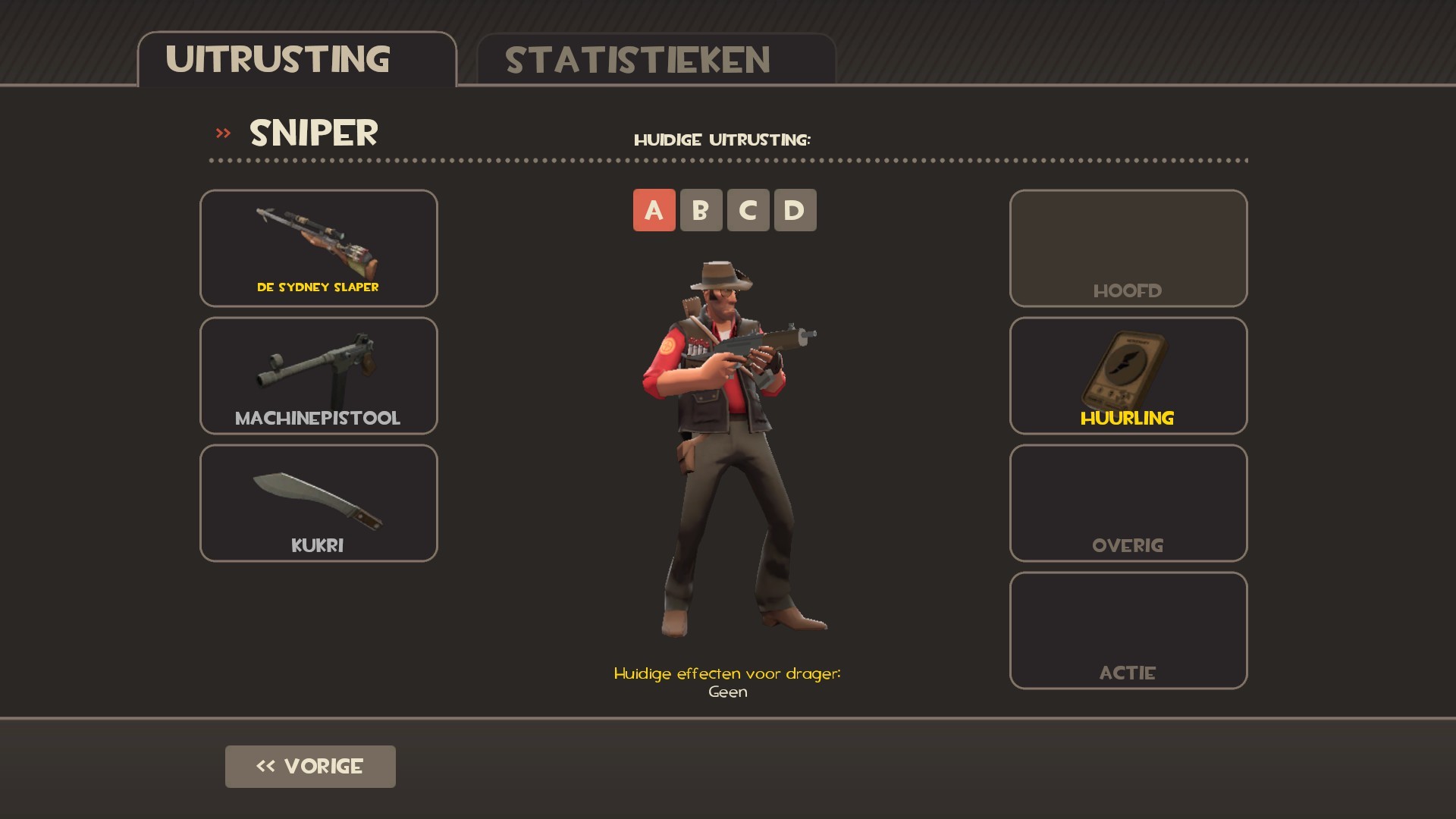Enable loadout preset D
The height and width of the screenshot is (819, 1456).
(795, 210)
